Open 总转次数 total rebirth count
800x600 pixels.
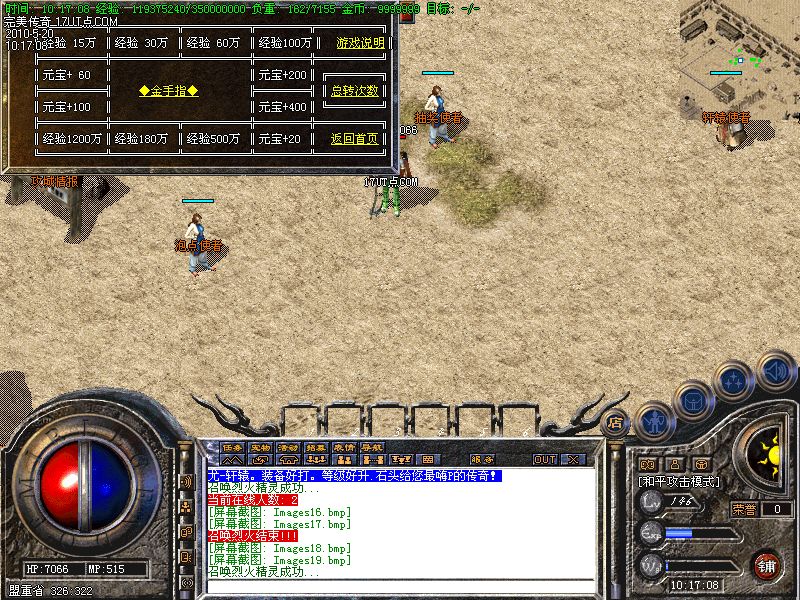(355, 91)
